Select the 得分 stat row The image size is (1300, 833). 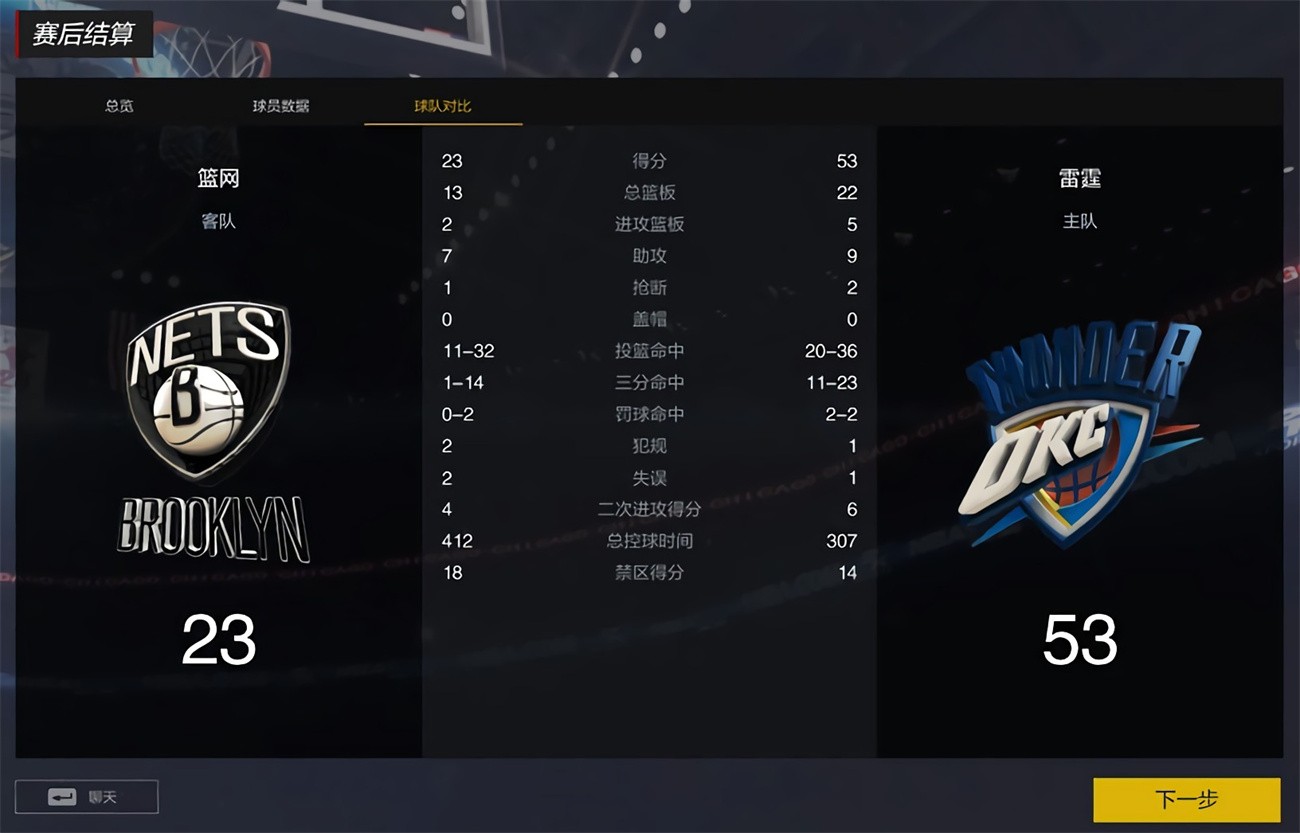point(648,160)
